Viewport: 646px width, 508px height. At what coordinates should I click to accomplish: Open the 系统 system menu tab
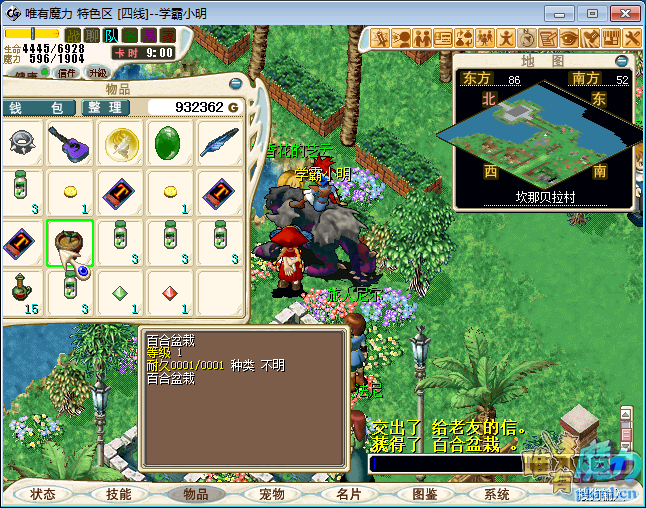tap(497, 494)
